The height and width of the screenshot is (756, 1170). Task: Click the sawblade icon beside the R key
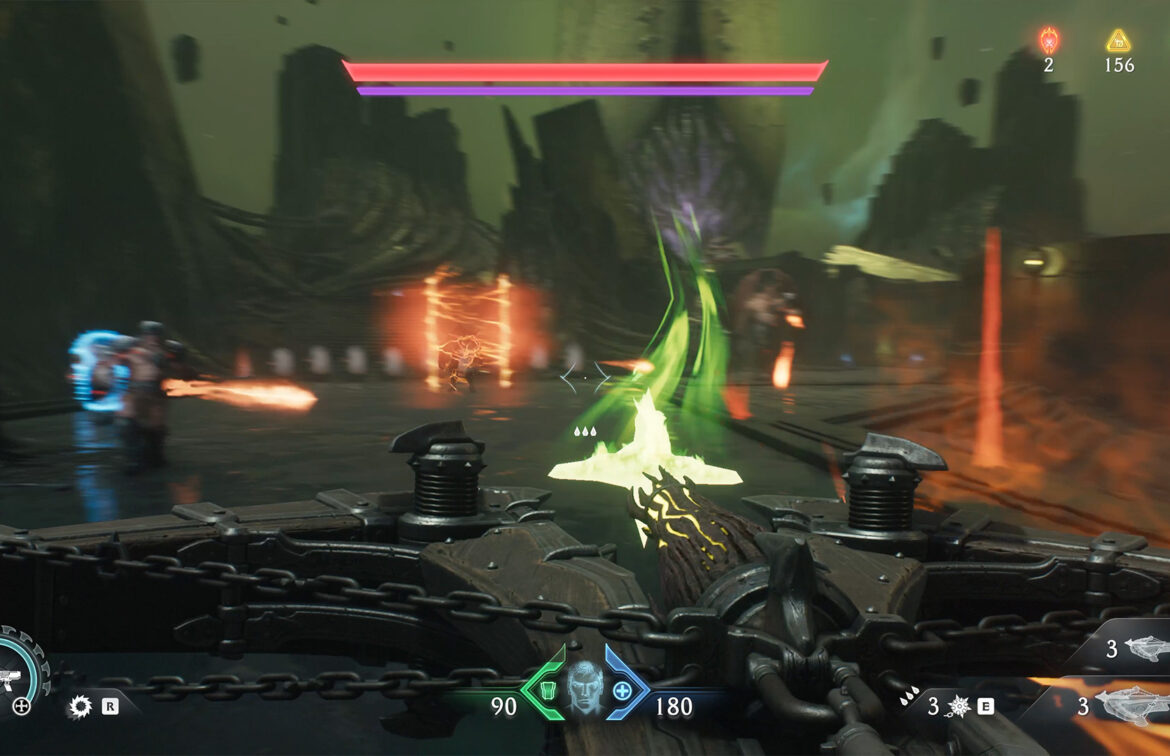(x=80, y=708)
